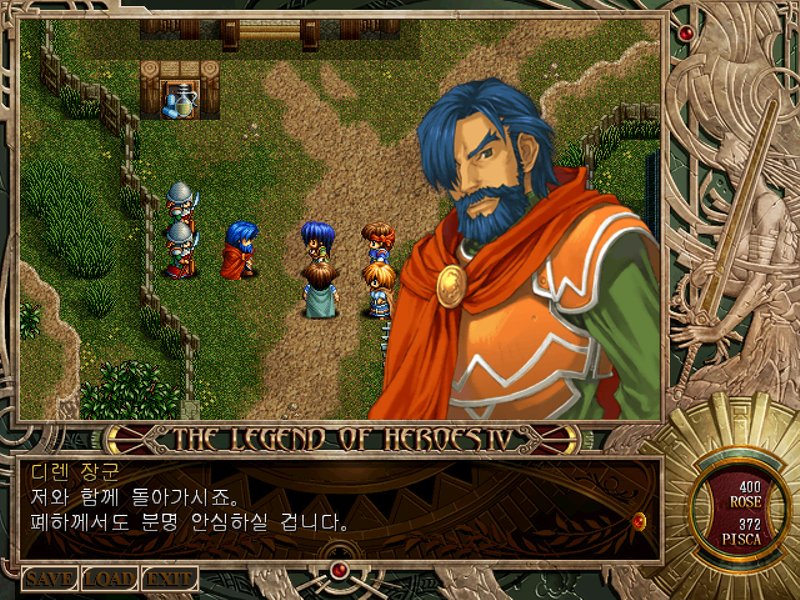
Task: Choose the EXIT button
Action: tap(169, 578)
